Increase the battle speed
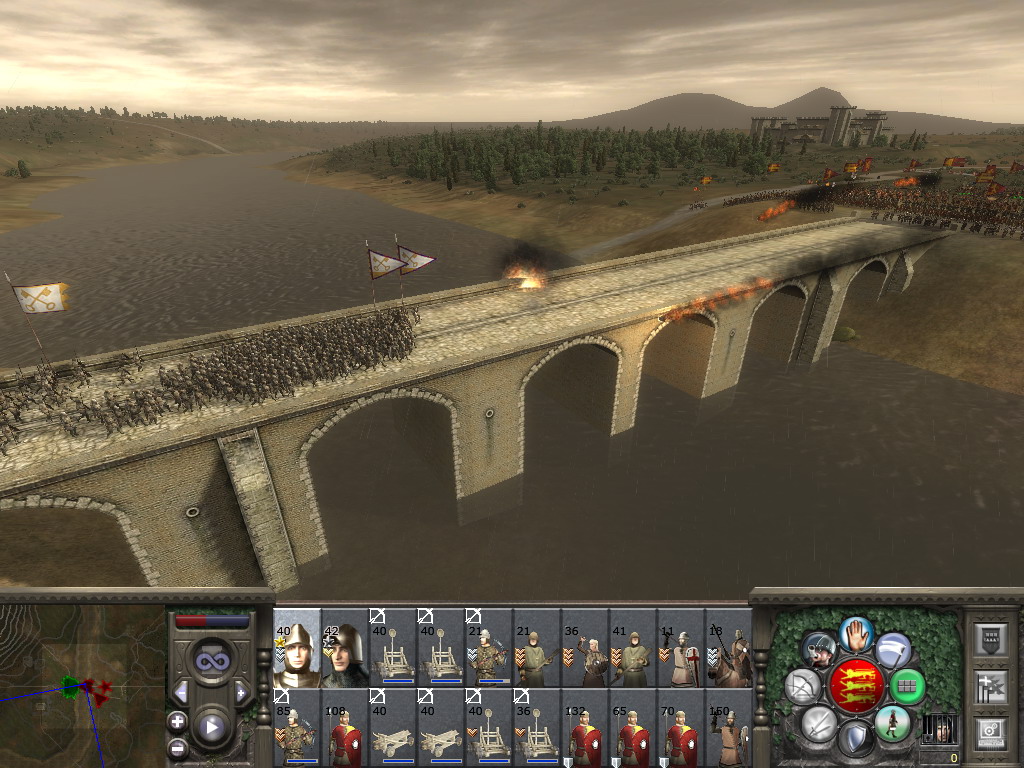 point(240,692)
